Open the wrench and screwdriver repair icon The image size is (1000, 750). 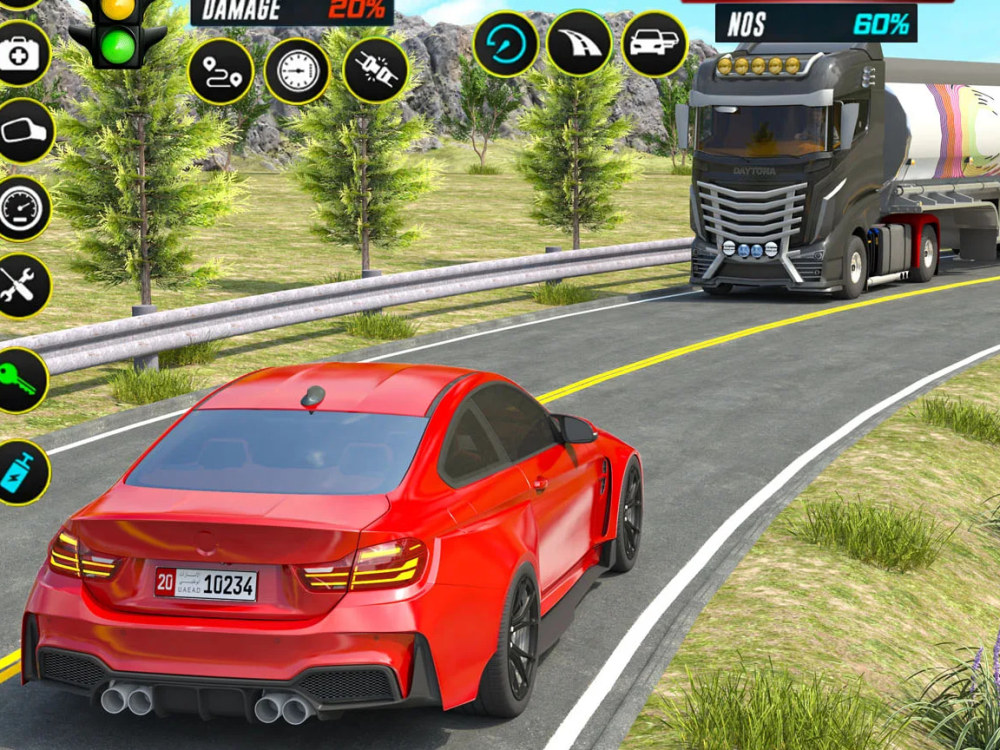pyautogui.click(x=20, y=286)
